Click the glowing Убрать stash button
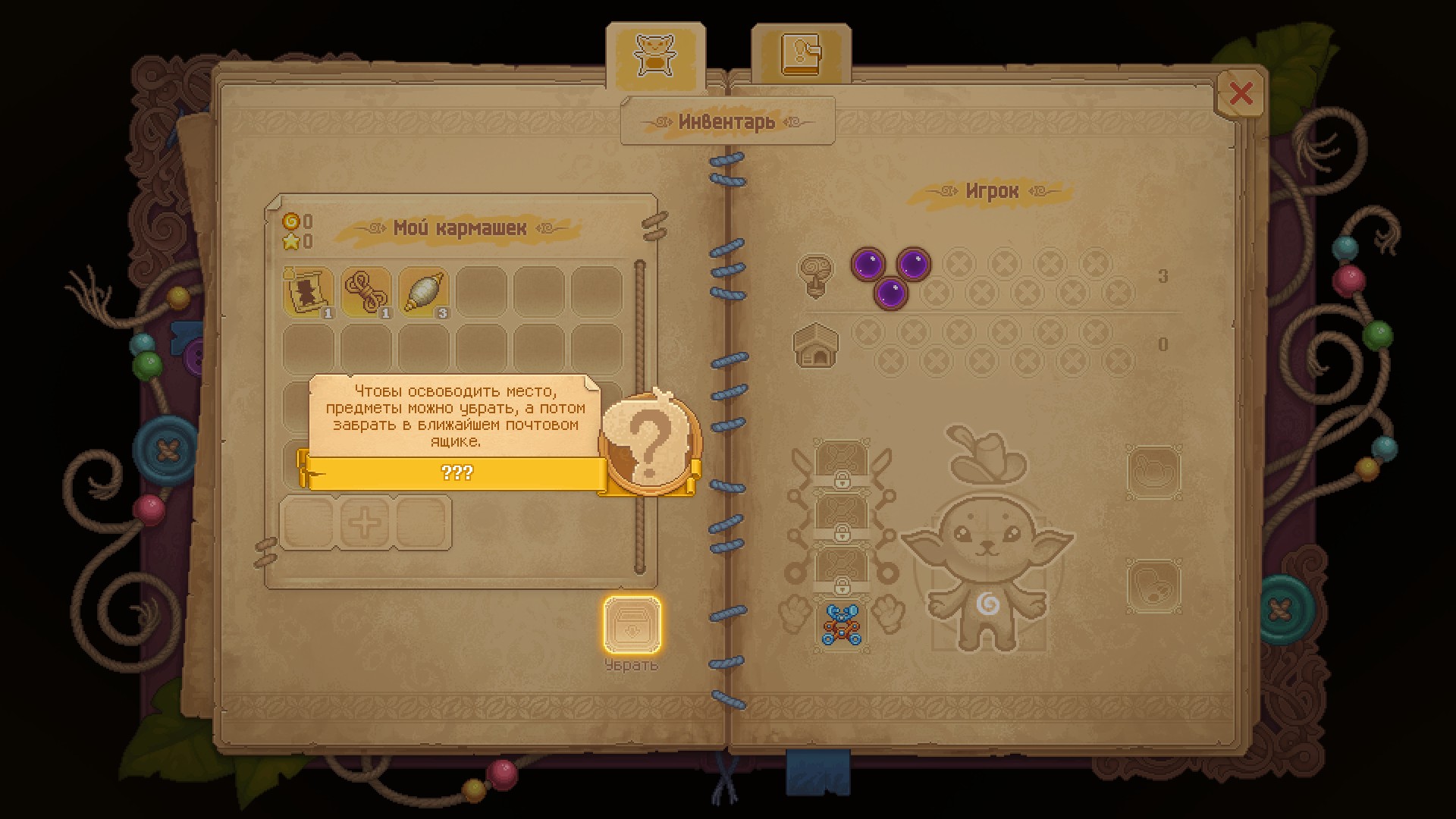 pyautogui.click(x=632, y=625)
